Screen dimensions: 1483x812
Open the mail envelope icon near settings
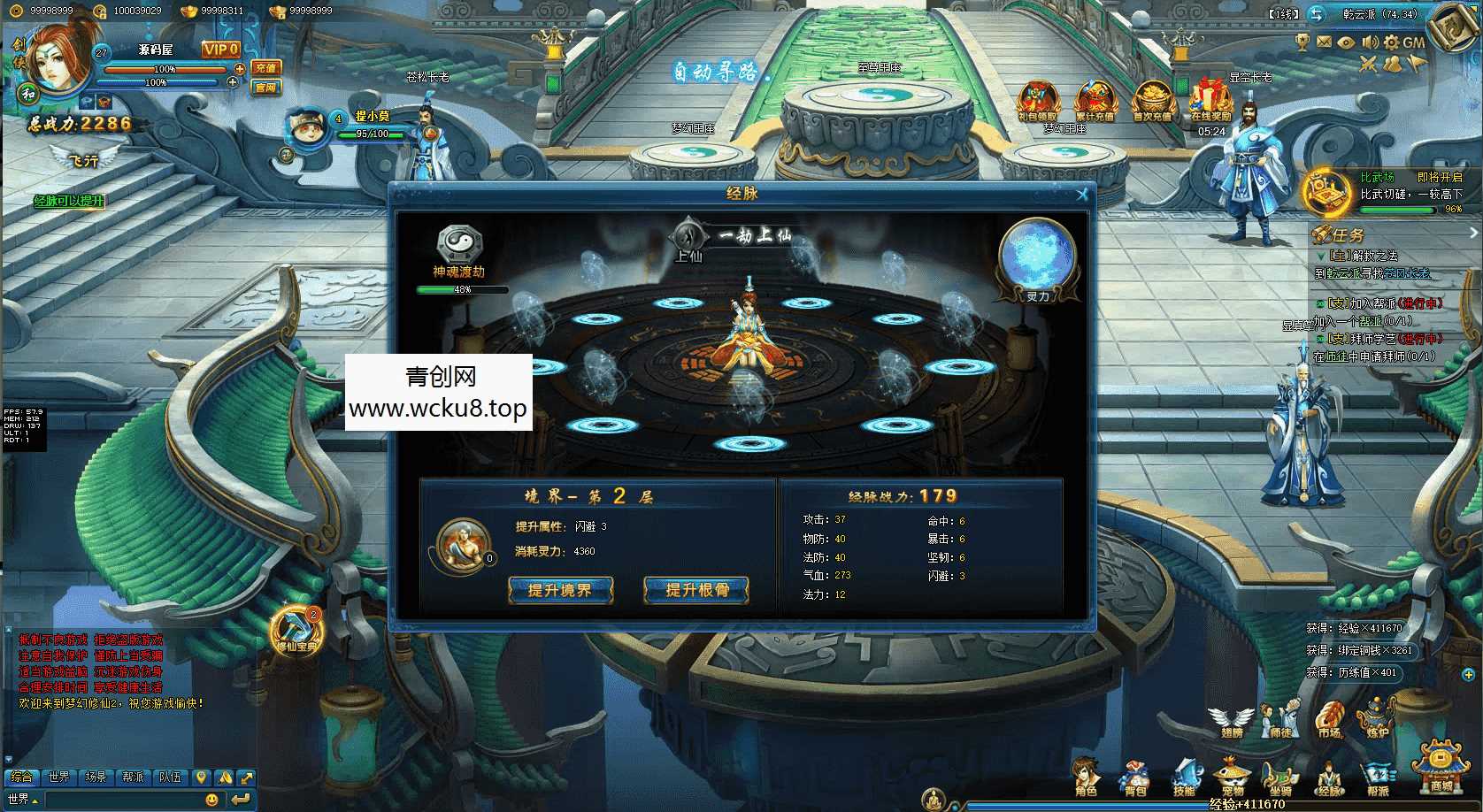coord(1324,42)
